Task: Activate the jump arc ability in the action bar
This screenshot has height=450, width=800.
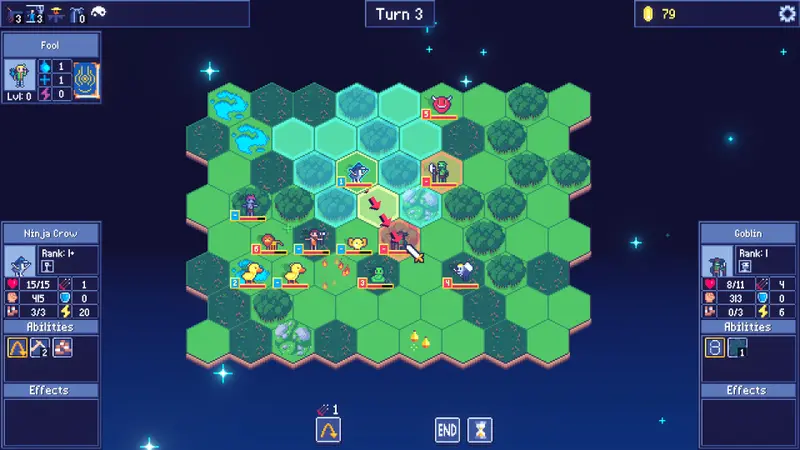Action: (x=327, y=430)
